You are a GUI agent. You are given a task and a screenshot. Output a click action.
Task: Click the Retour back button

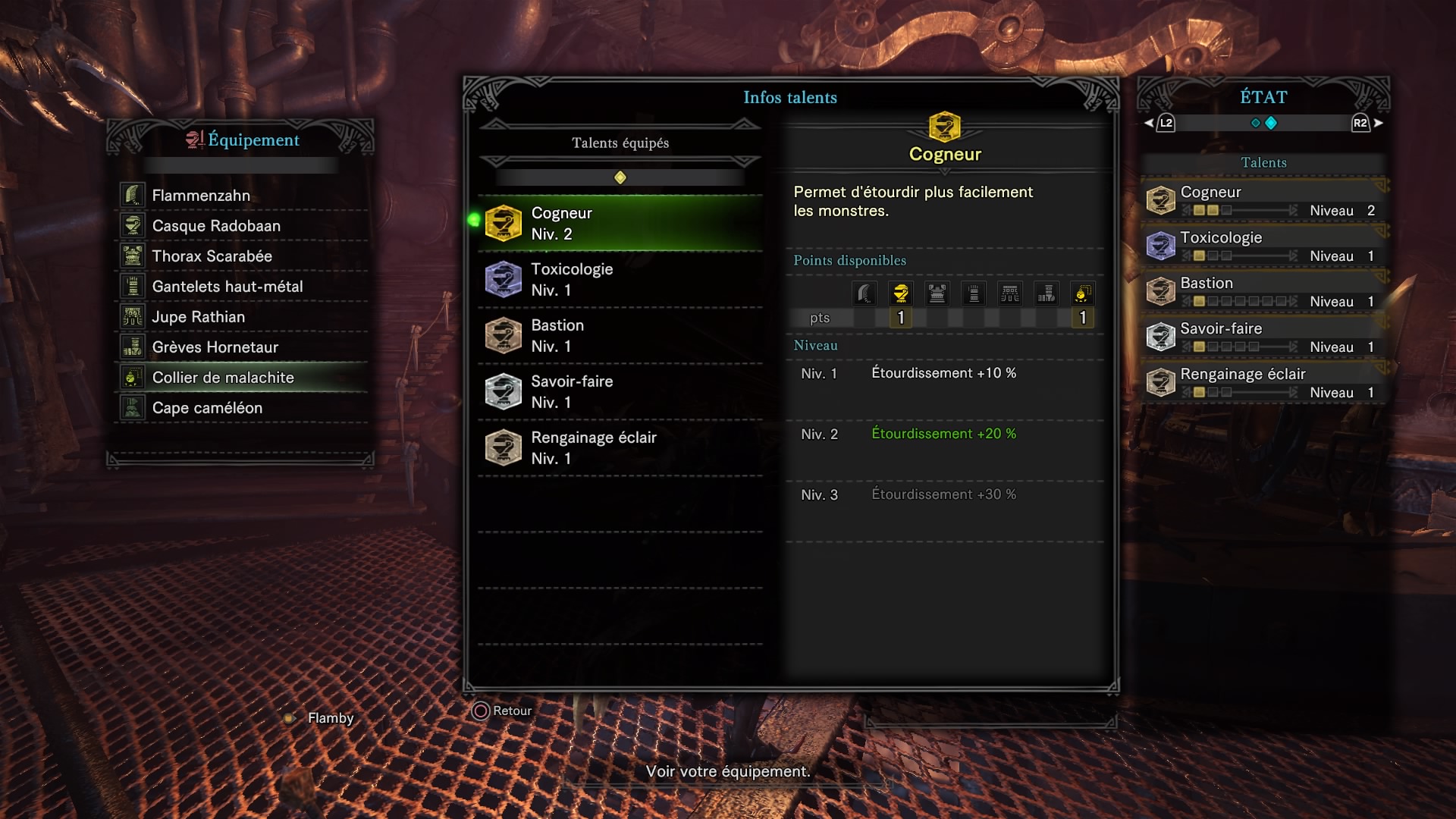(502, 711)
